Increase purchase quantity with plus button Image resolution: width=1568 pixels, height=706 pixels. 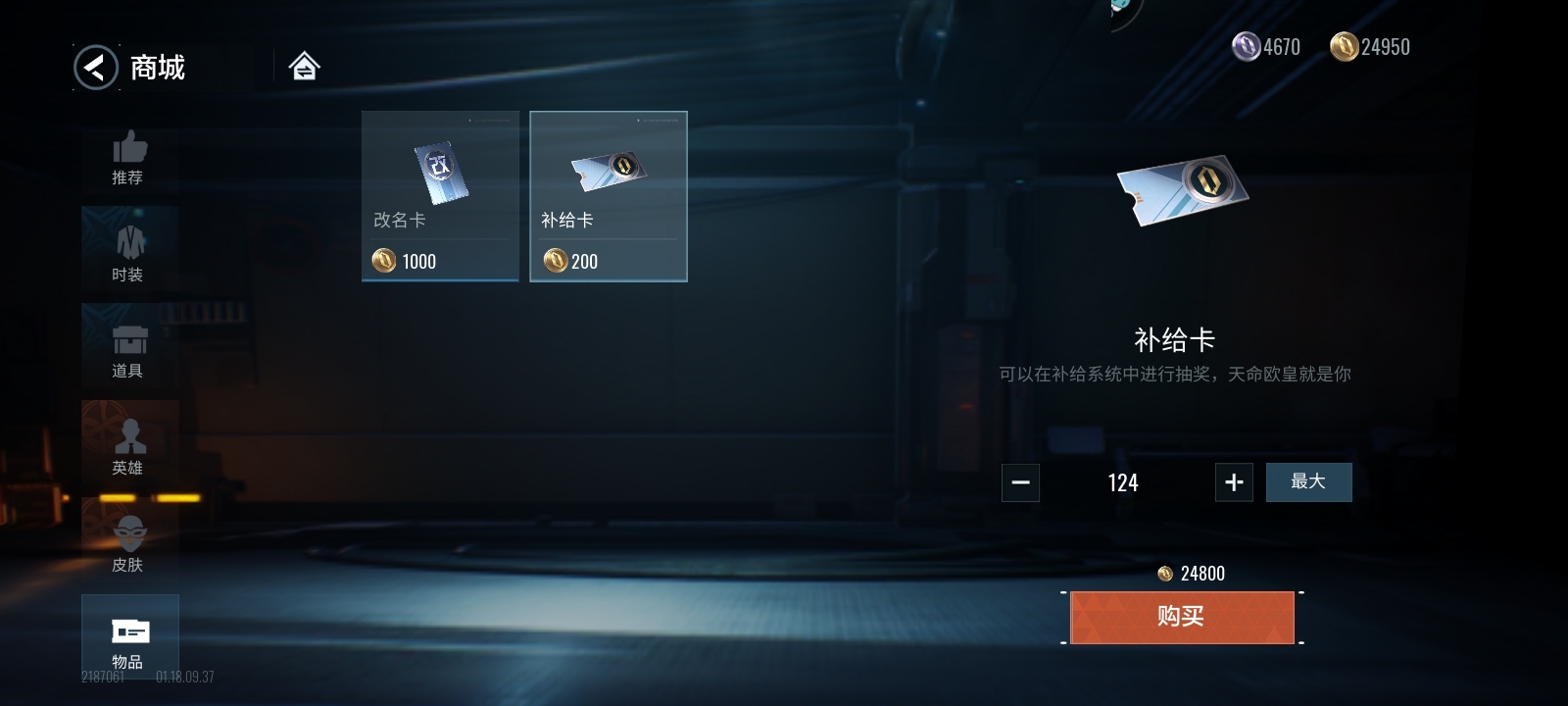pos(1234,482)
